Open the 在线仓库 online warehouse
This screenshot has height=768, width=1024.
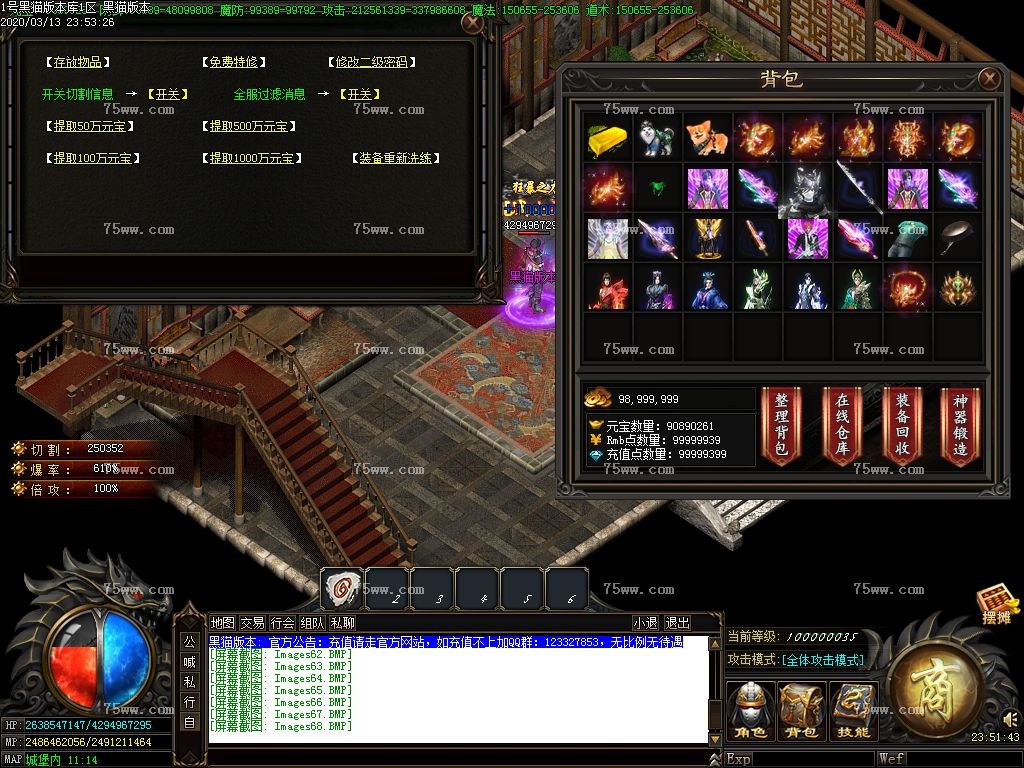(x=841, y=424)
